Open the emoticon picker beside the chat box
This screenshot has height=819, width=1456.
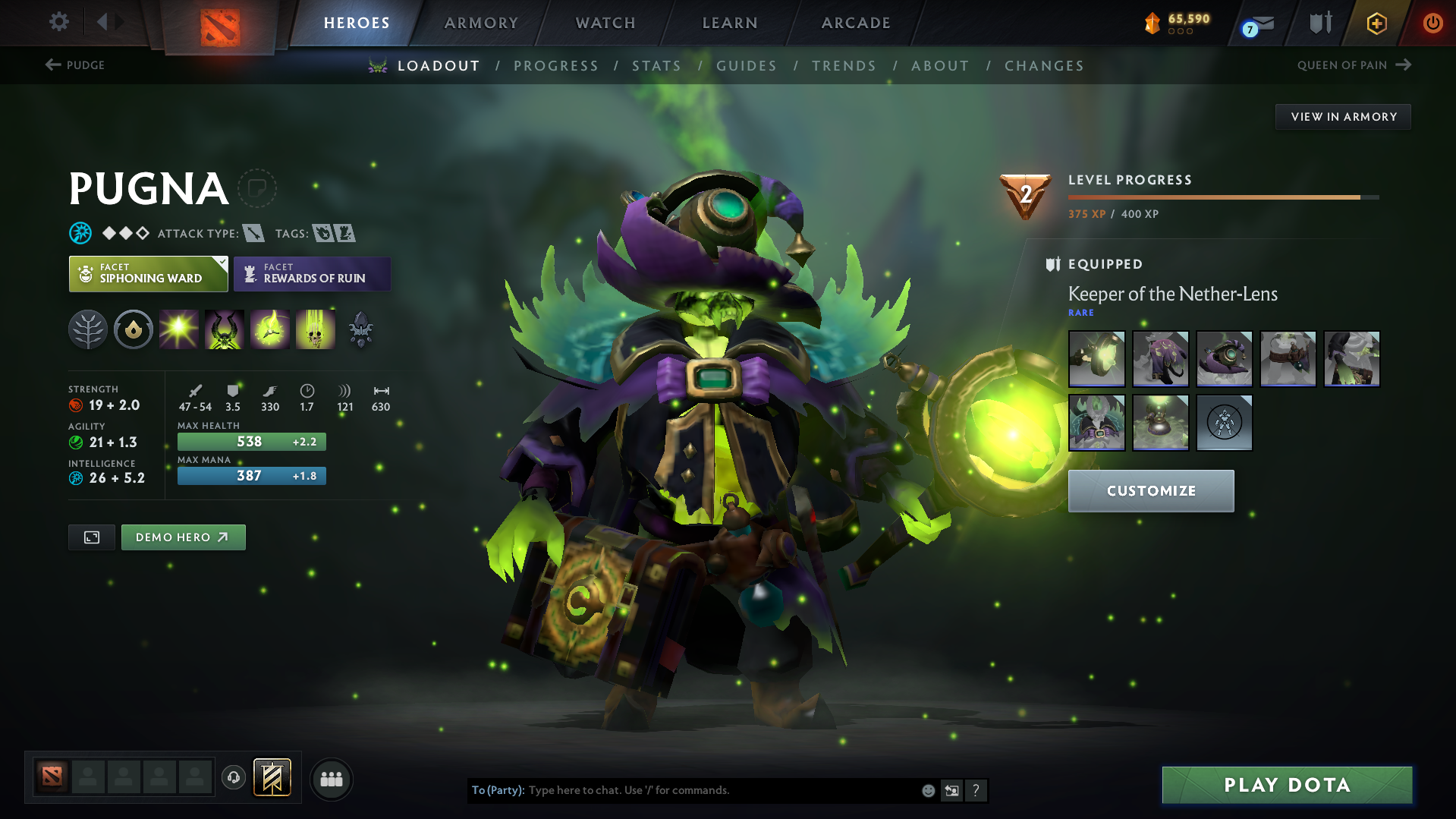pos(928,790)
